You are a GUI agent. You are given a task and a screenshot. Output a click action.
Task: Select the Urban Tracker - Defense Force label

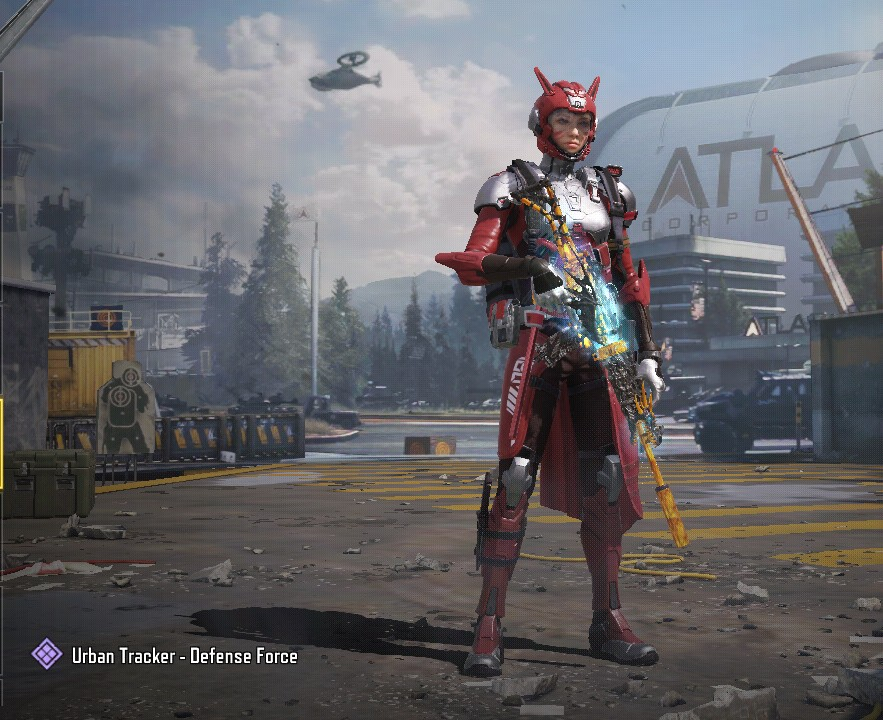184,656
